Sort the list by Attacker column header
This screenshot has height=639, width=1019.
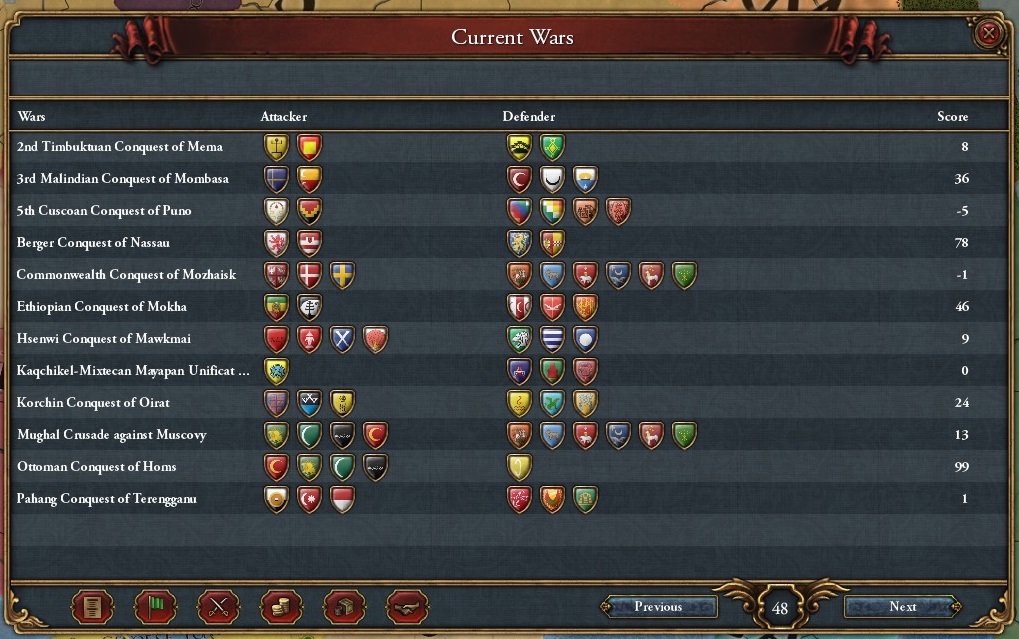tap(284, 117)
